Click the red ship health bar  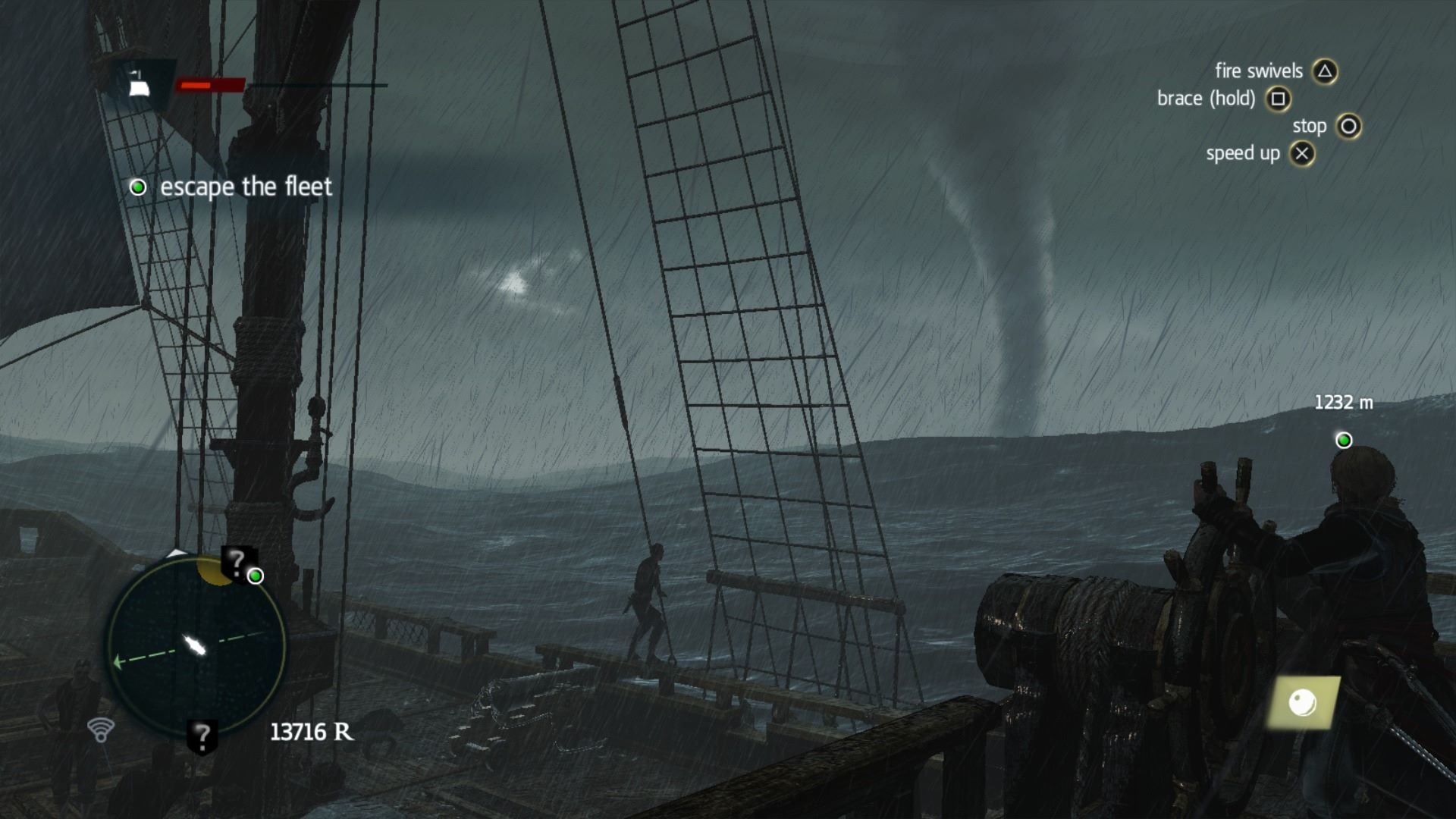pyautogui.click(x=210, y=86)
